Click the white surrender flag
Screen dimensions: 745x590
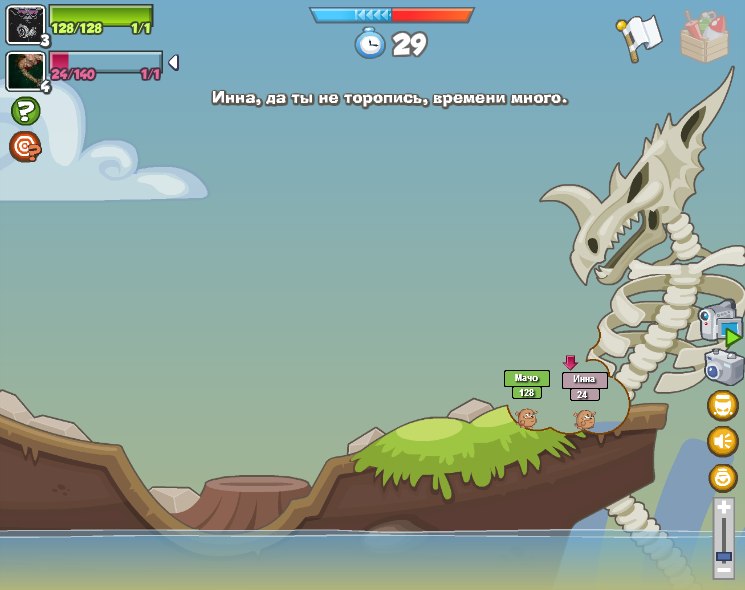tap(641, 37)
